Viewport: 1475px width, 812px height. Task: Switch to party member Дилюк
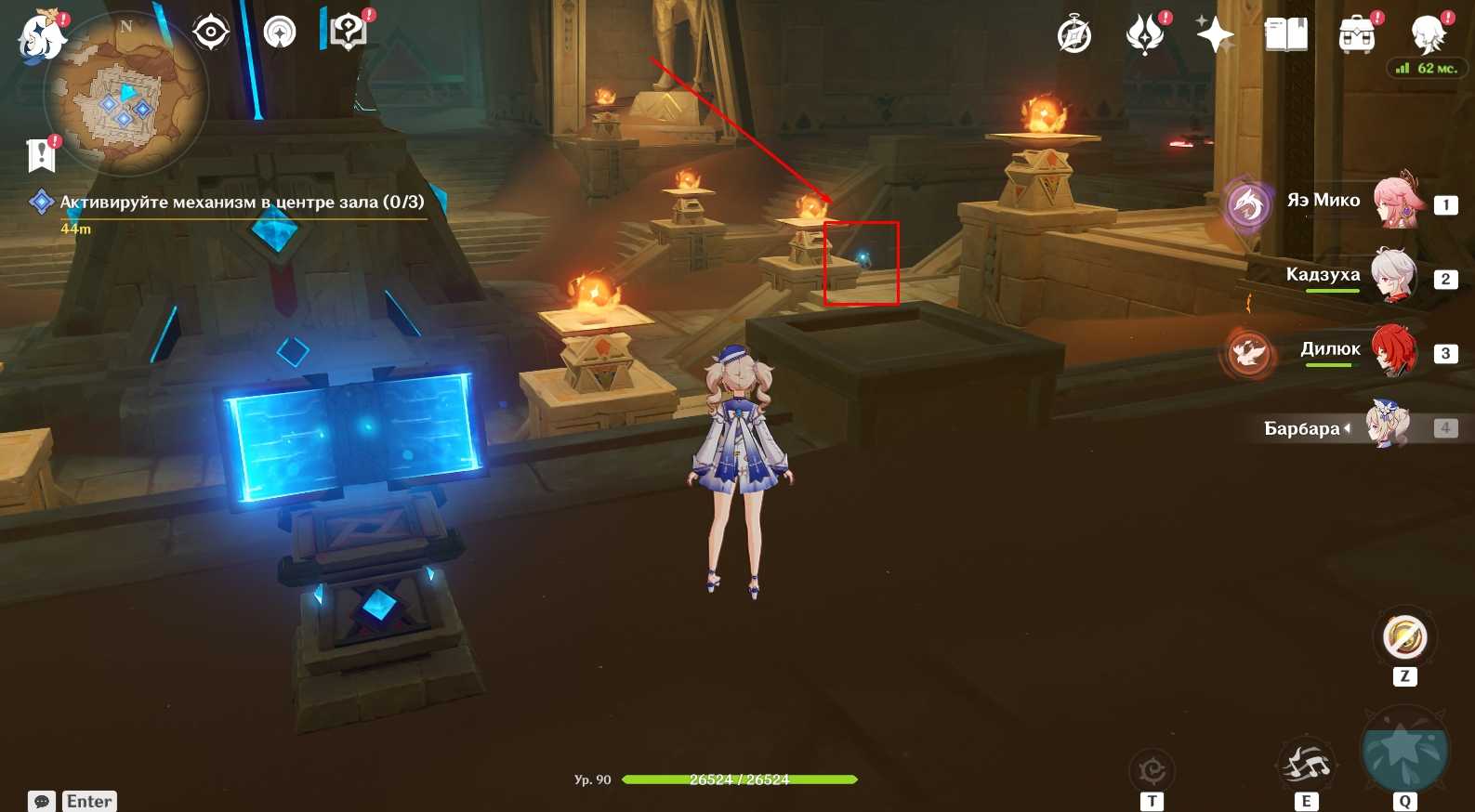coord(1393,350)
